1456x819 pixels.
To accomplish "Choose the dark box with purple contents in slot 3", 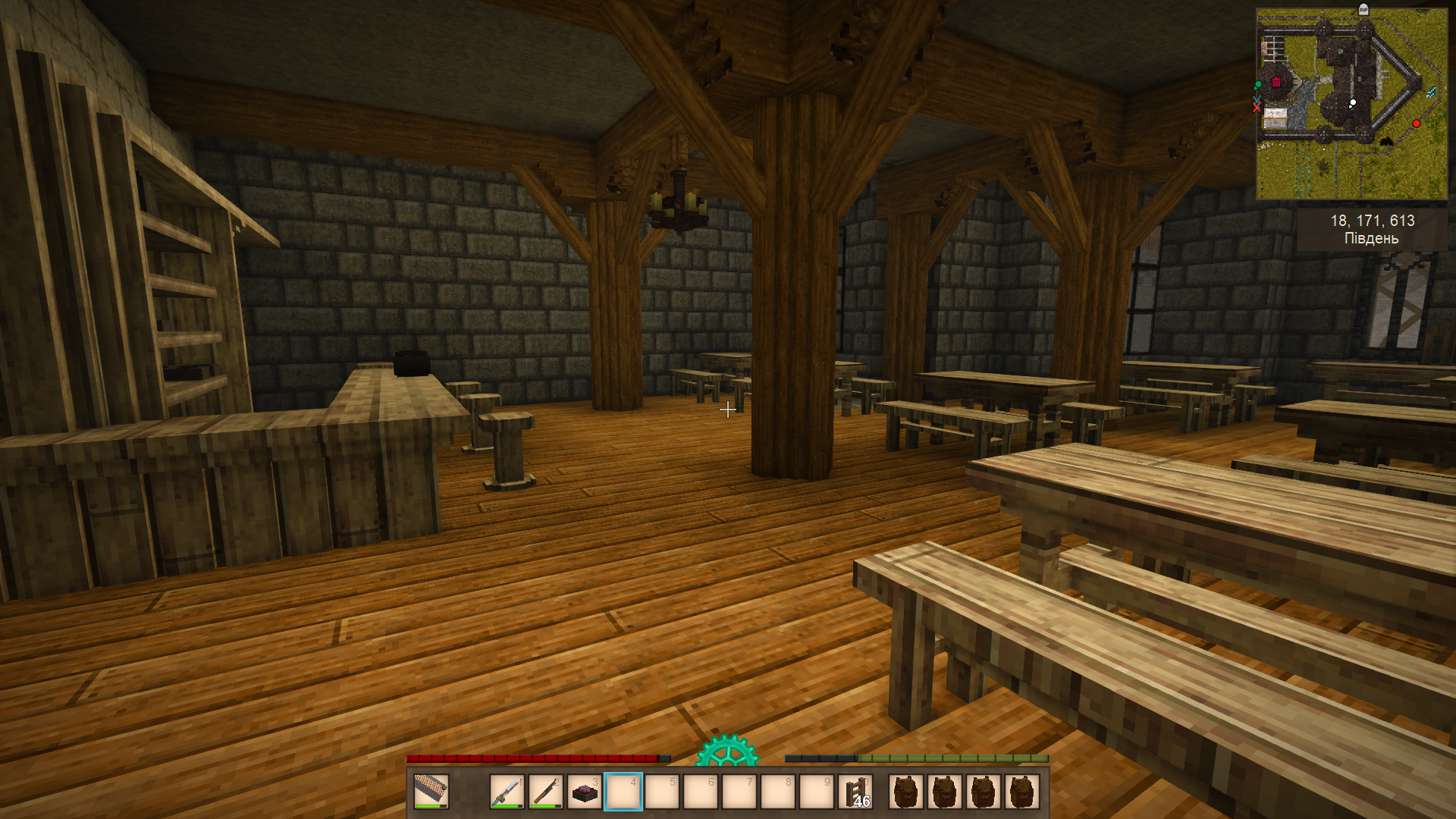I will click(584, 792).
